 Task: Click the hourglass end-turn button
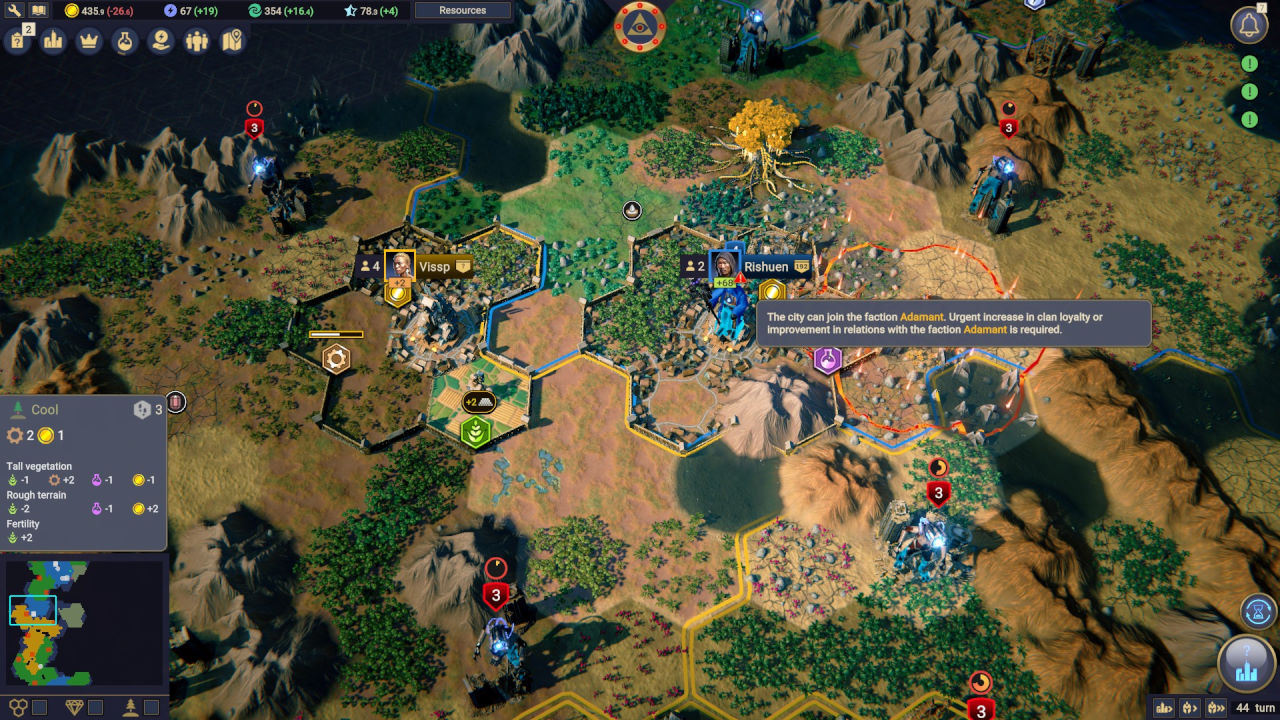tap(1259, 610)
